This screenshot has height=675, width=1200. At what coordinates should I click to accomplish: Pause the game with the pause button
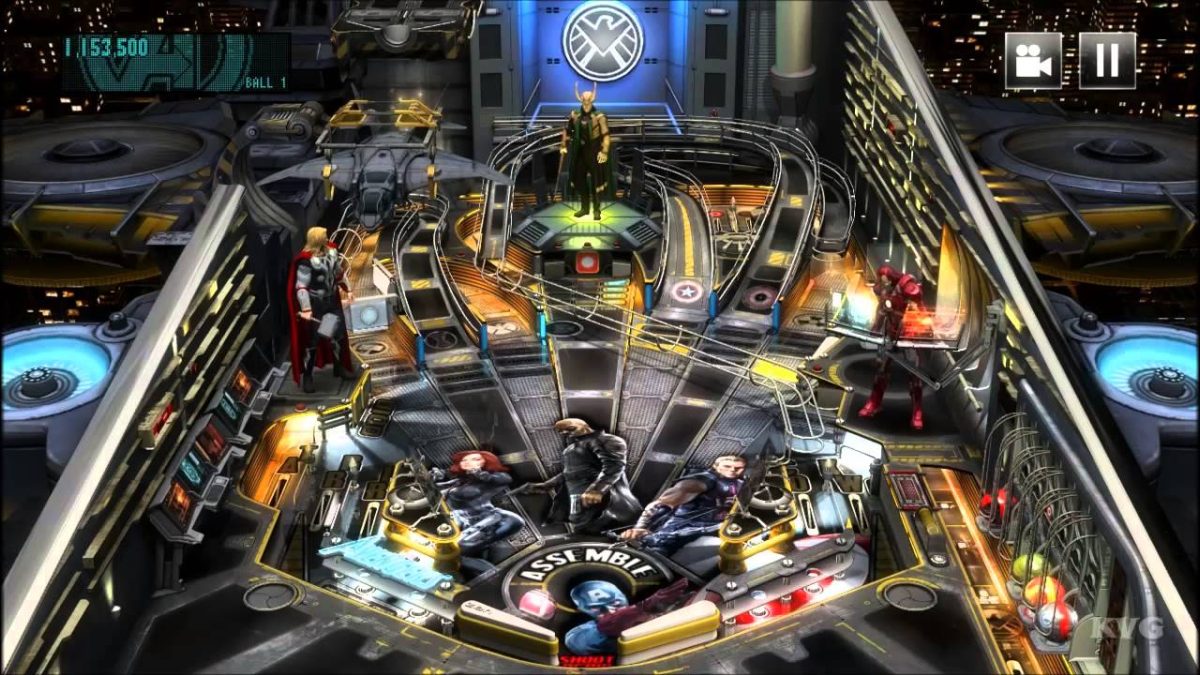1107,61
